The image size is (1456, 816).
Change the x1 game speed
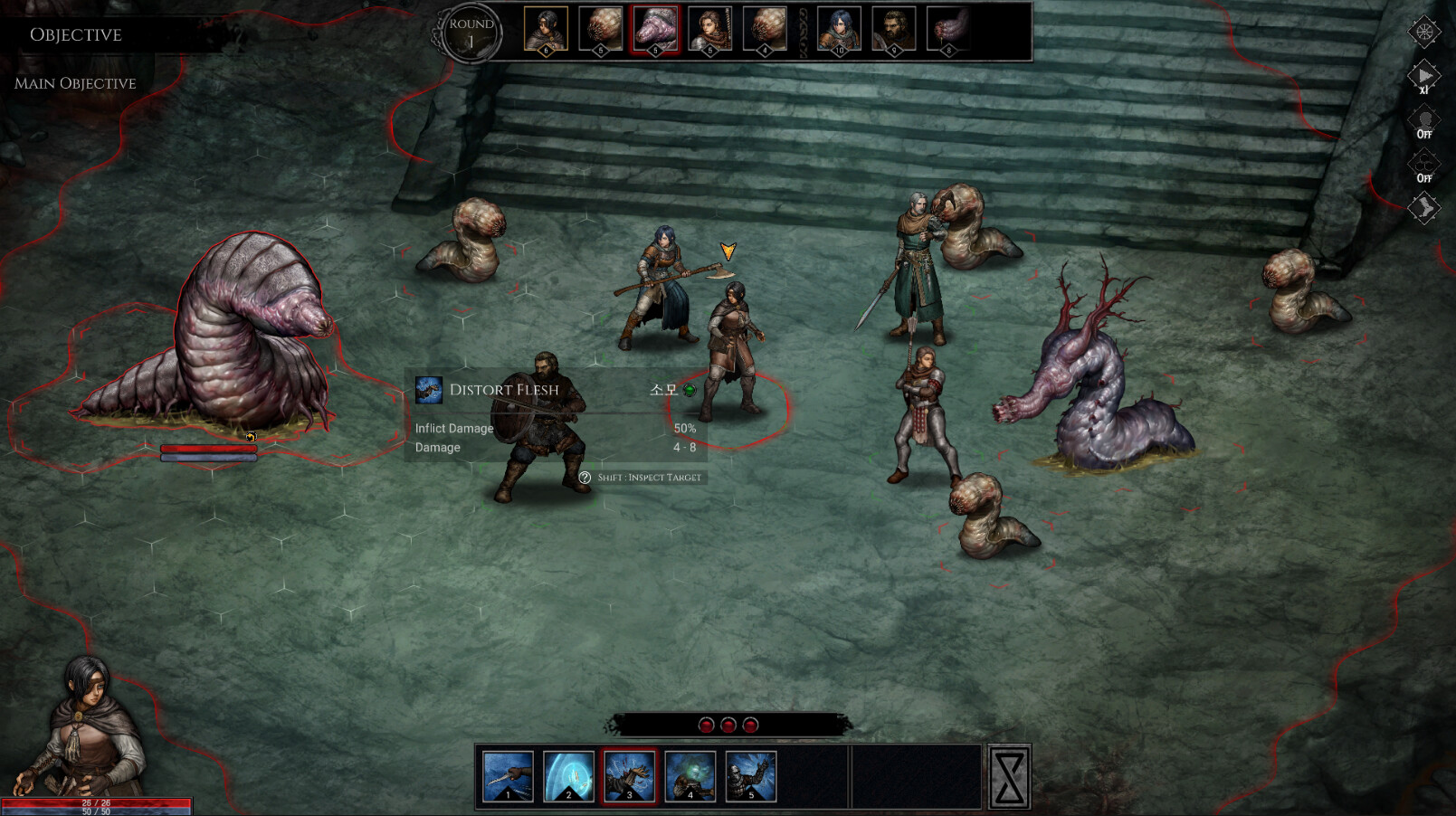coord(1423,77)
